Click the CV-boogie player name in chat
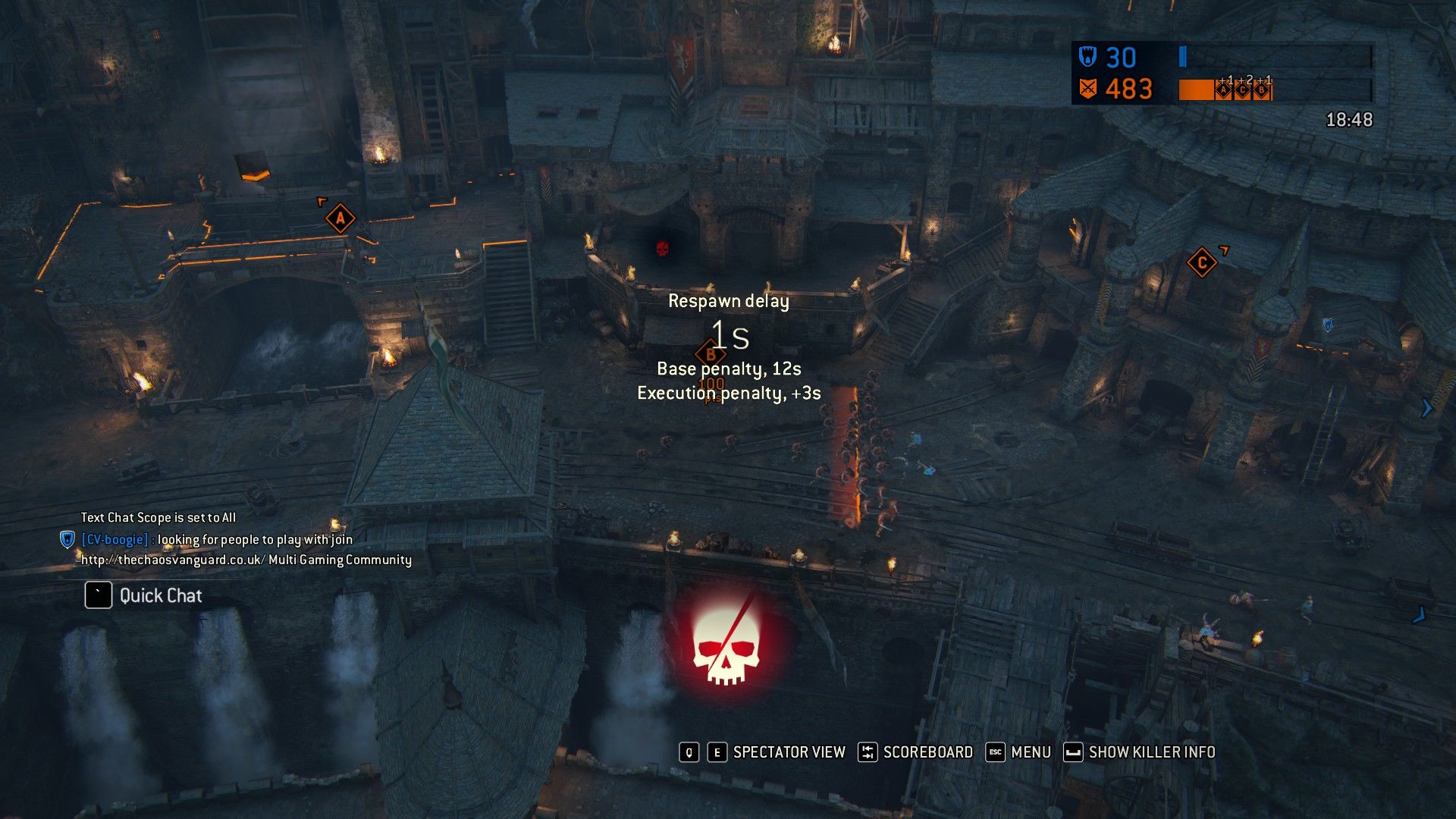 [x=115, y=540]
